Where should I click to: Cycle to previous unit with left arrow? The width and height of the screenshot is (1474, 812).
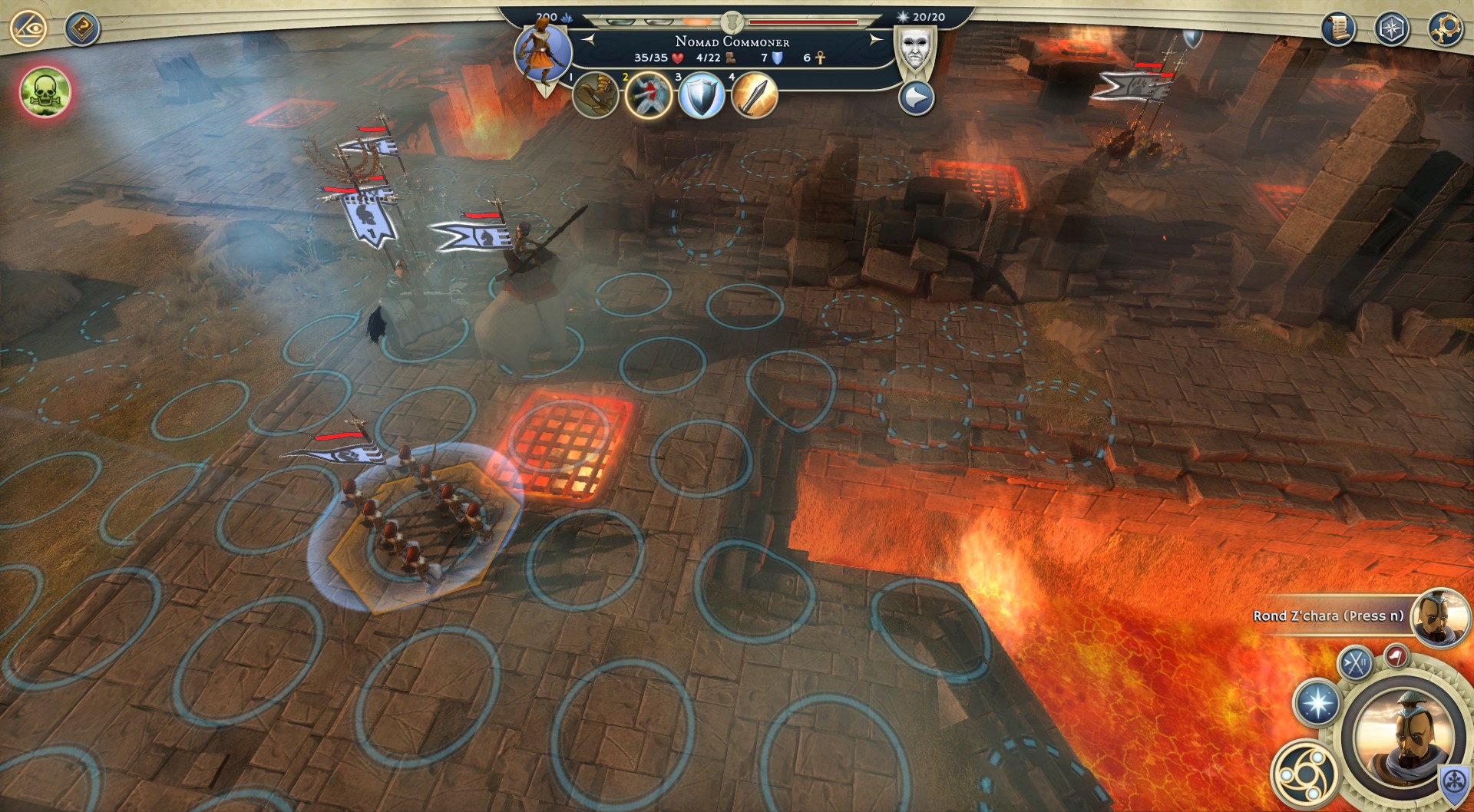click(589, 40)
